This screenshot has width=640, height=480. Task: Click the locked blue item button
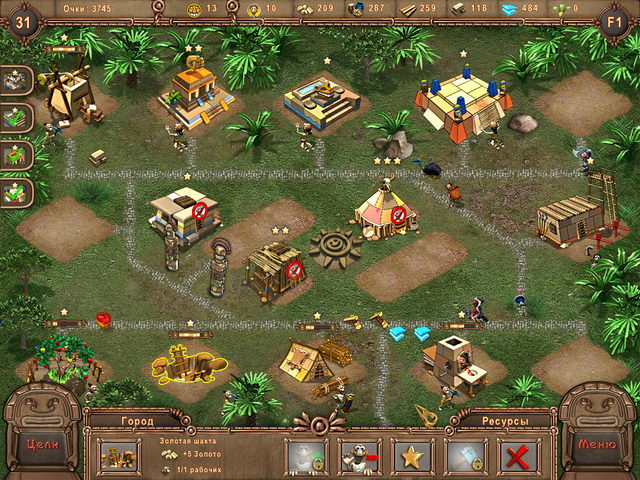click(x=466, y=456)
